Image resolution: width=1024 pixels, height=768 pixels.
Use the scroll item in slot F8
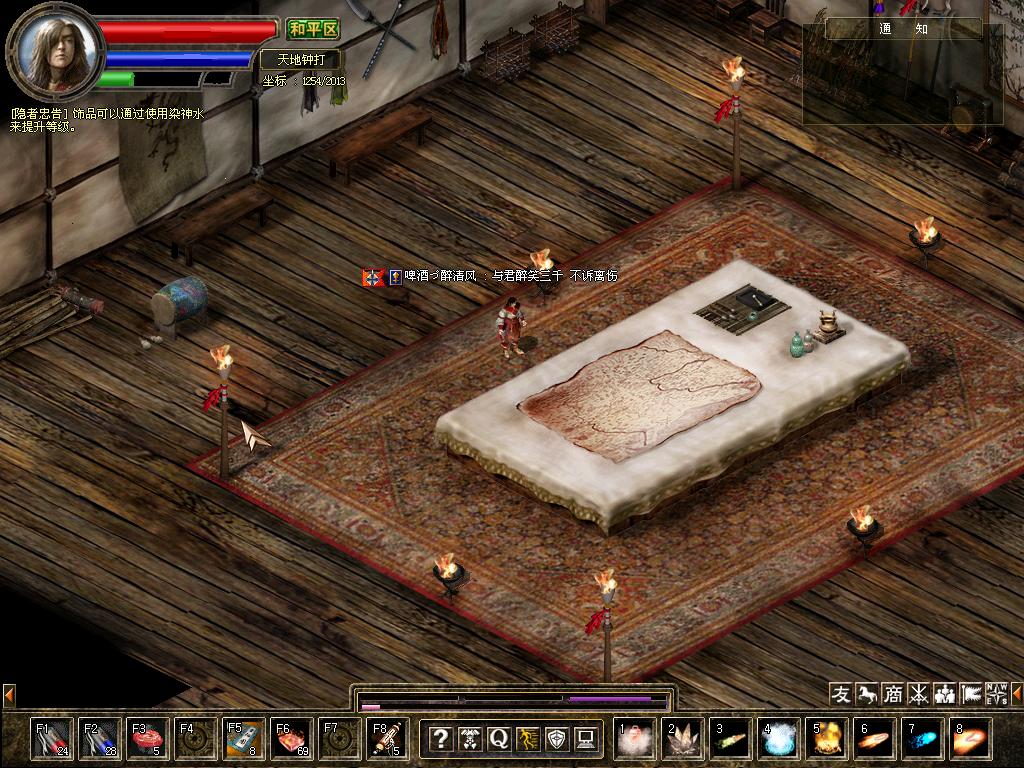pyautogui.click(x=388, y=738)
